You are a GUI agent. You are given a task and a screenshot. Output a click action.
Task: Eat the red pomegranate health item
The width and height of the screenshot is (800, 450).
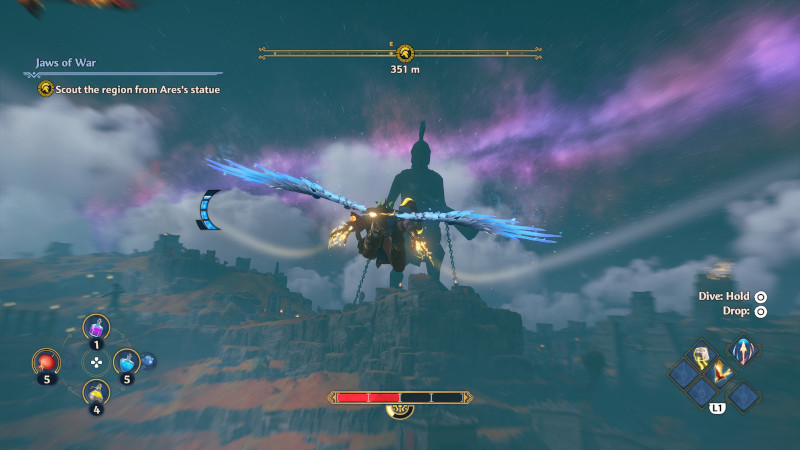46,361
